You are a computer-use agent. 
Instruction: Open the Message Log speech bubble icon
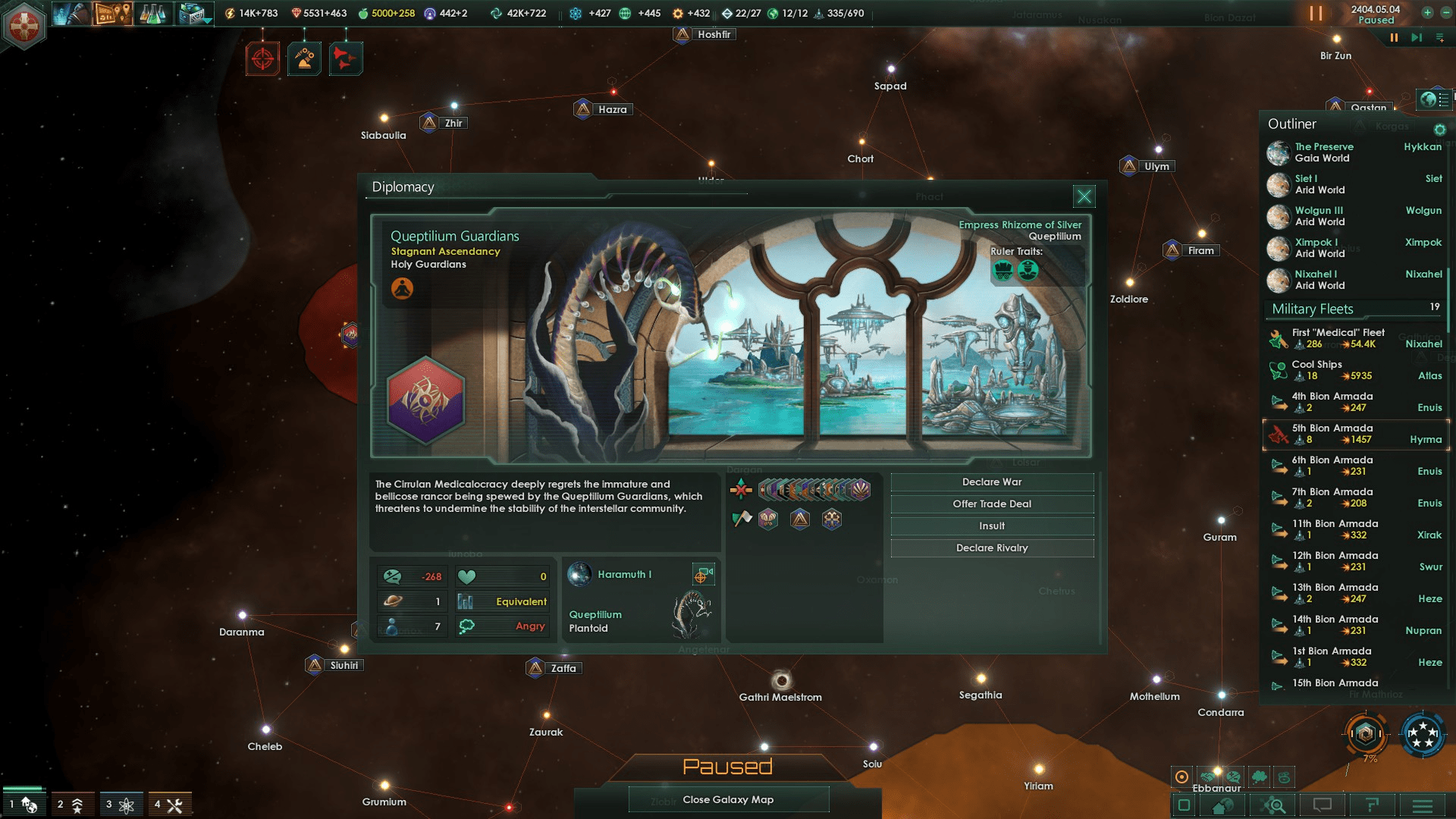(1322, 805)
